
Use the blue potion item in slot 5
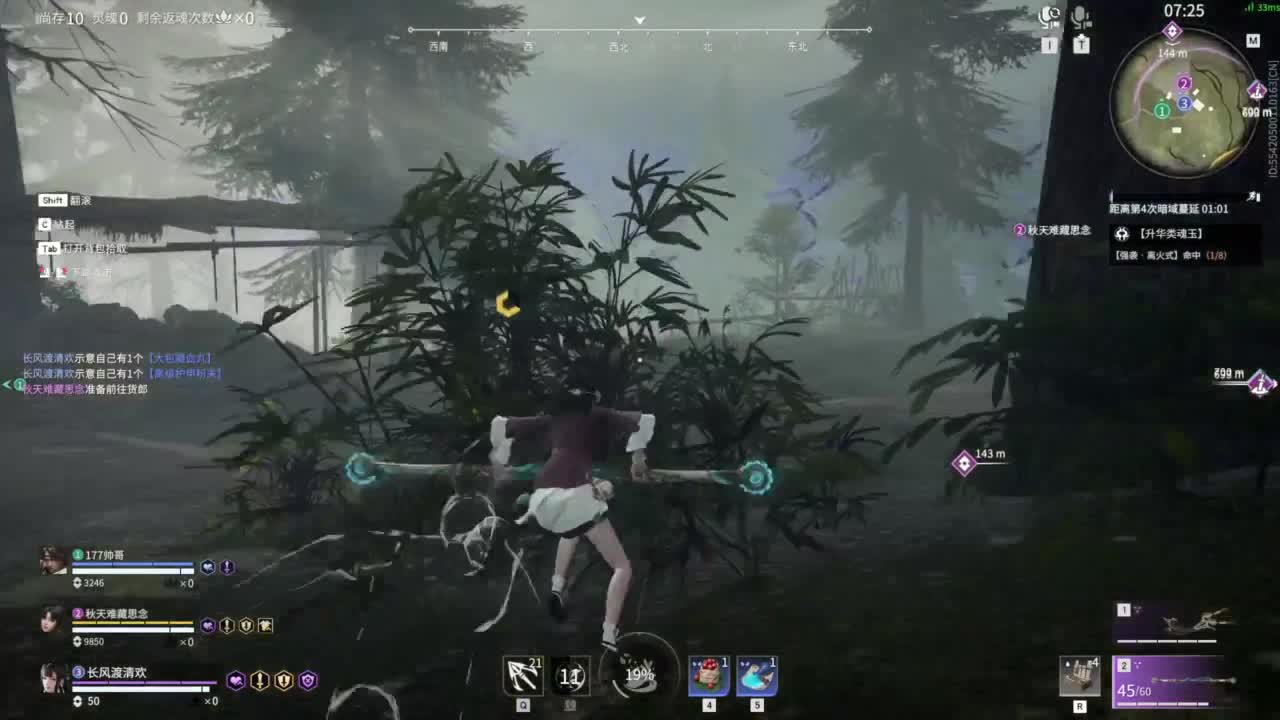pos(758,675)
